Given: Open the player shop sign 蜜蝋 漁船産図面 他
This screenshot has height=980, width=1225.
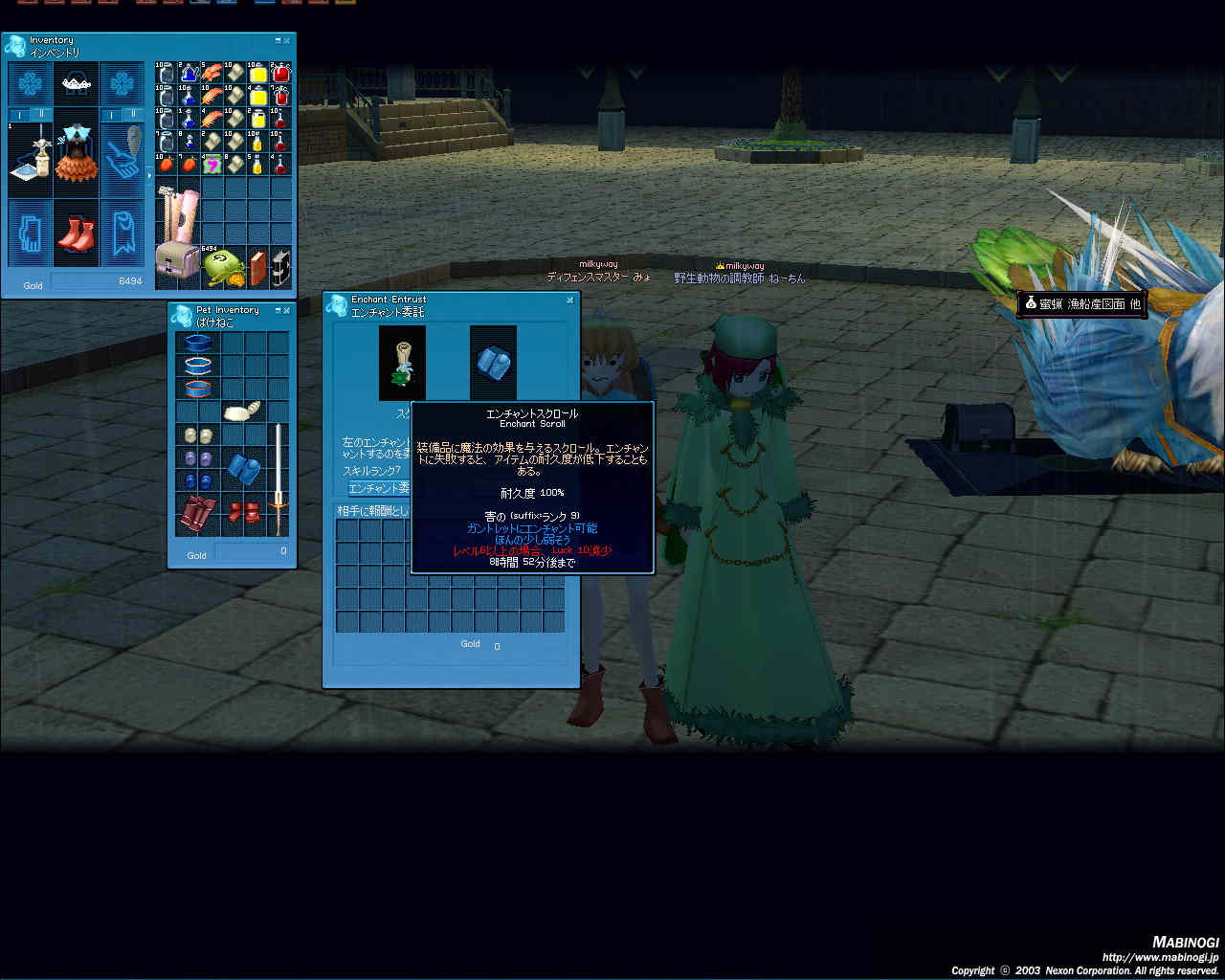Looking at the screenshot, I should pos(1081,303).
